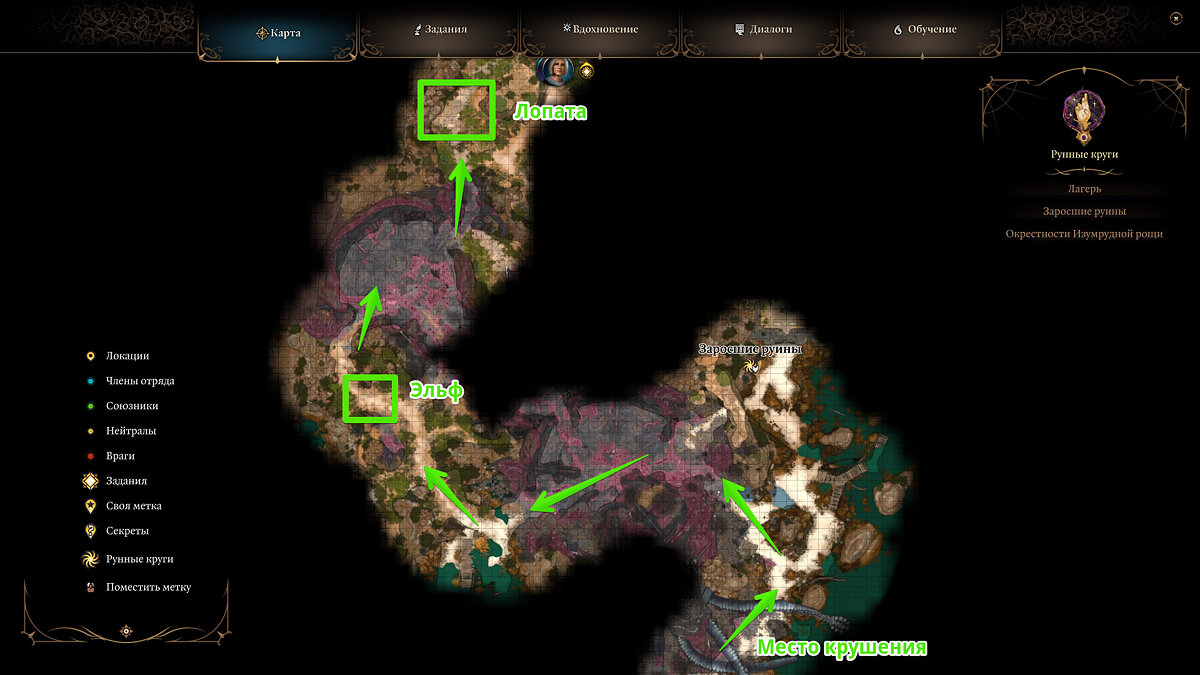This screenshot has height=675, width=1200.
Task: Click Поместить метку to place a marker
Action: click(148, 587)
